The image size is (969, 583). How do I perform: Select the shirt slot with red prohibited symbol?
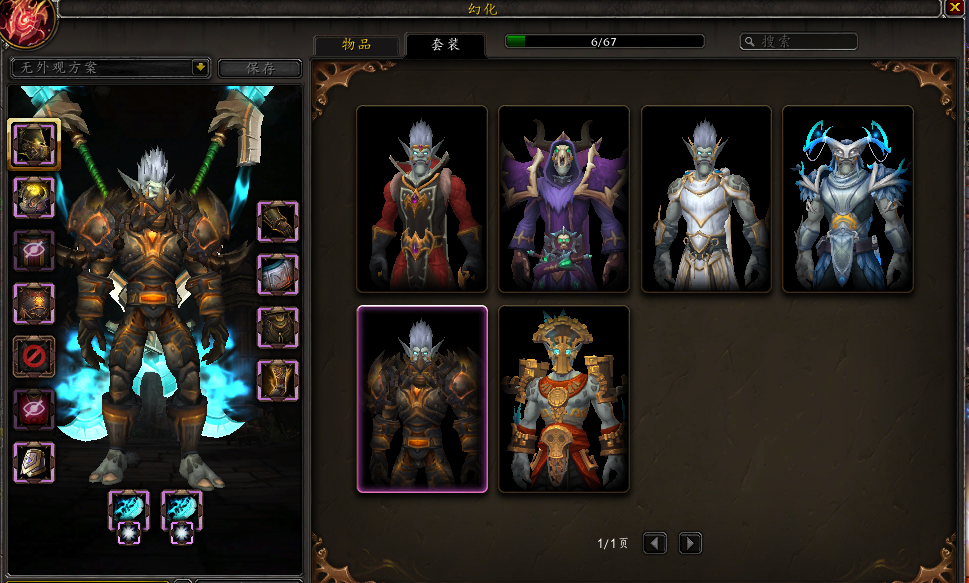tap(34, 356)
